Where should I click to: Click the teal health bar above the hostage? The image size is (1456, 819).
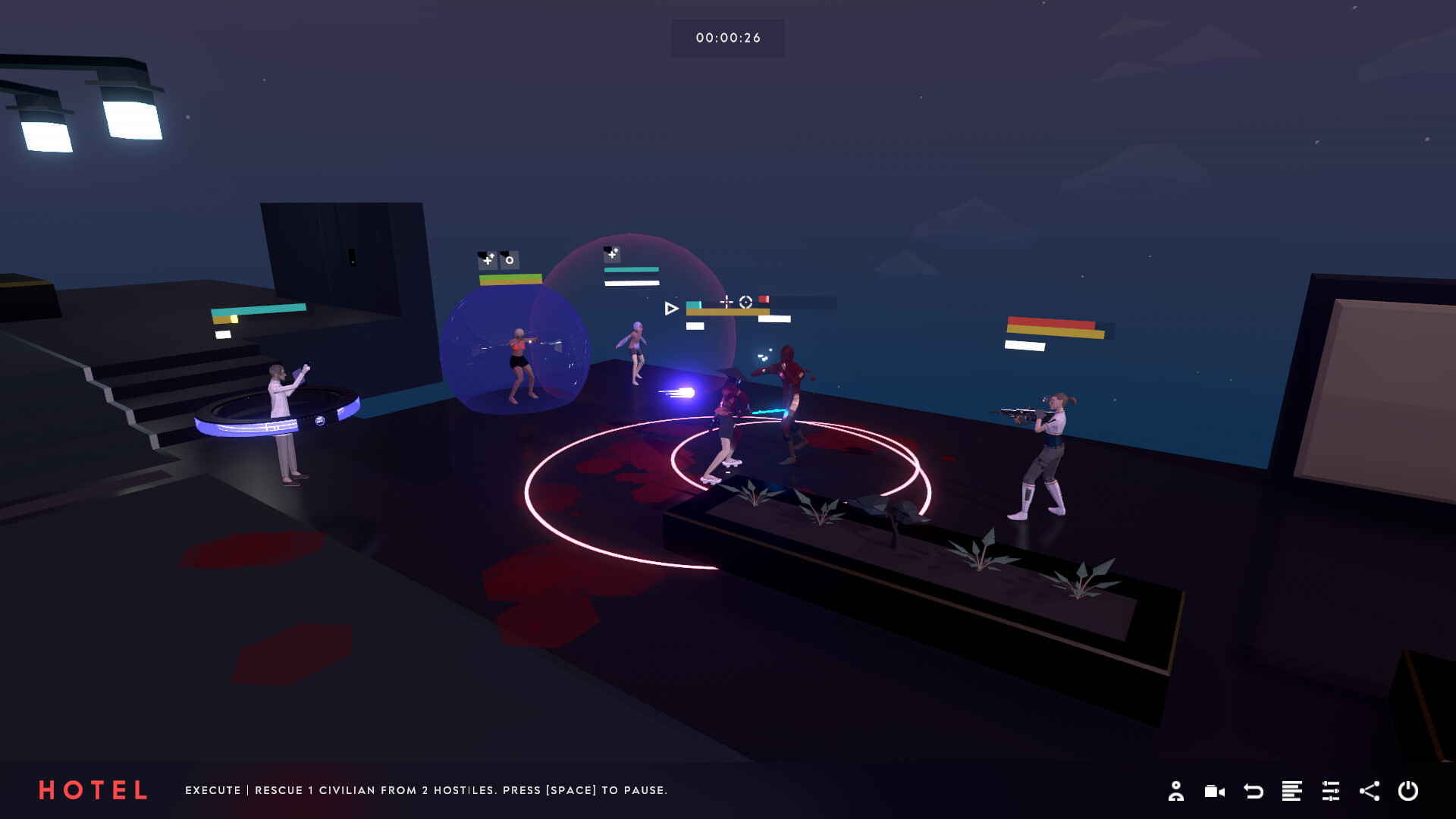(631, 269)
